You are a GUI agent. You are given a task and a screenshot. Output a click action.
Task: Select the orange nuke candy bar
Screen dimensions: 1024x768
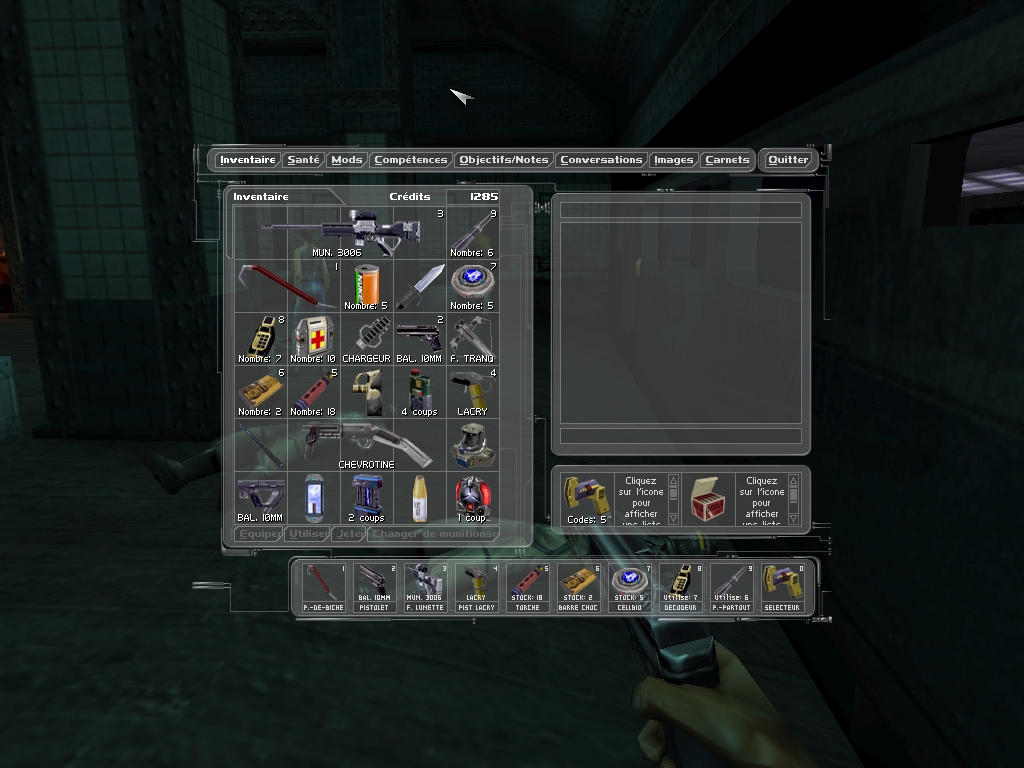pos(366,286)
